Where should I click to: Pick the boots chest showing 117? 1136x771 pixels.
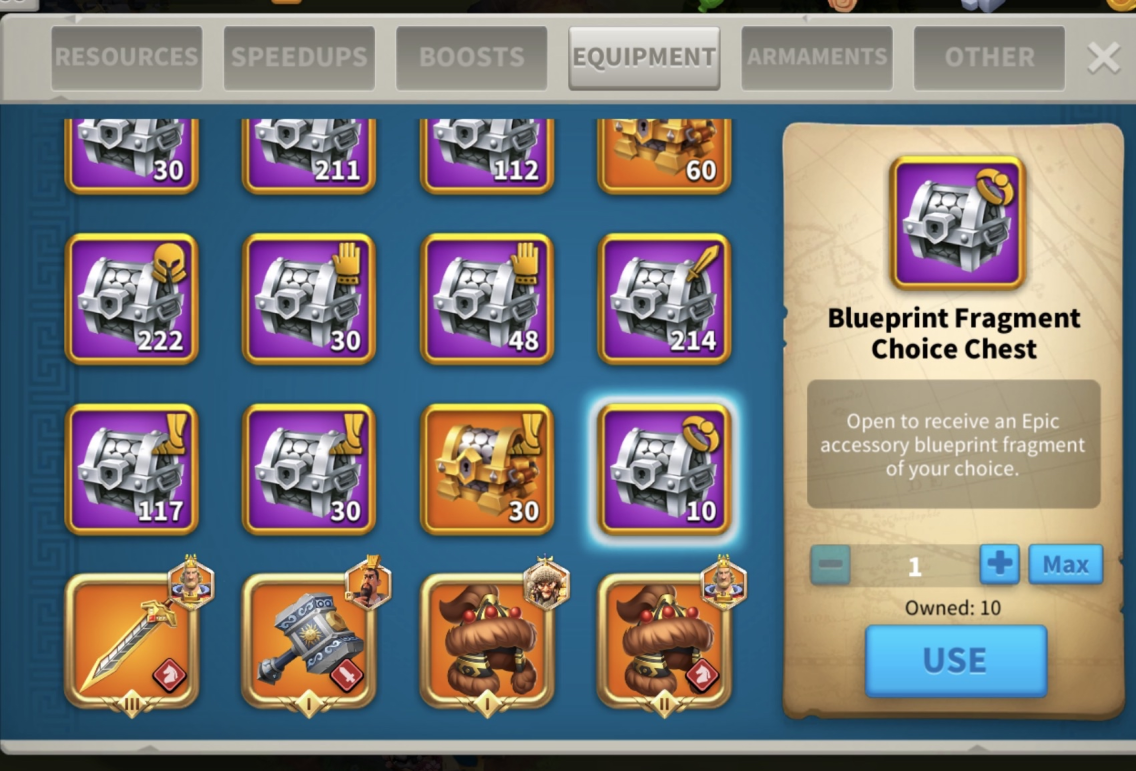132,469
